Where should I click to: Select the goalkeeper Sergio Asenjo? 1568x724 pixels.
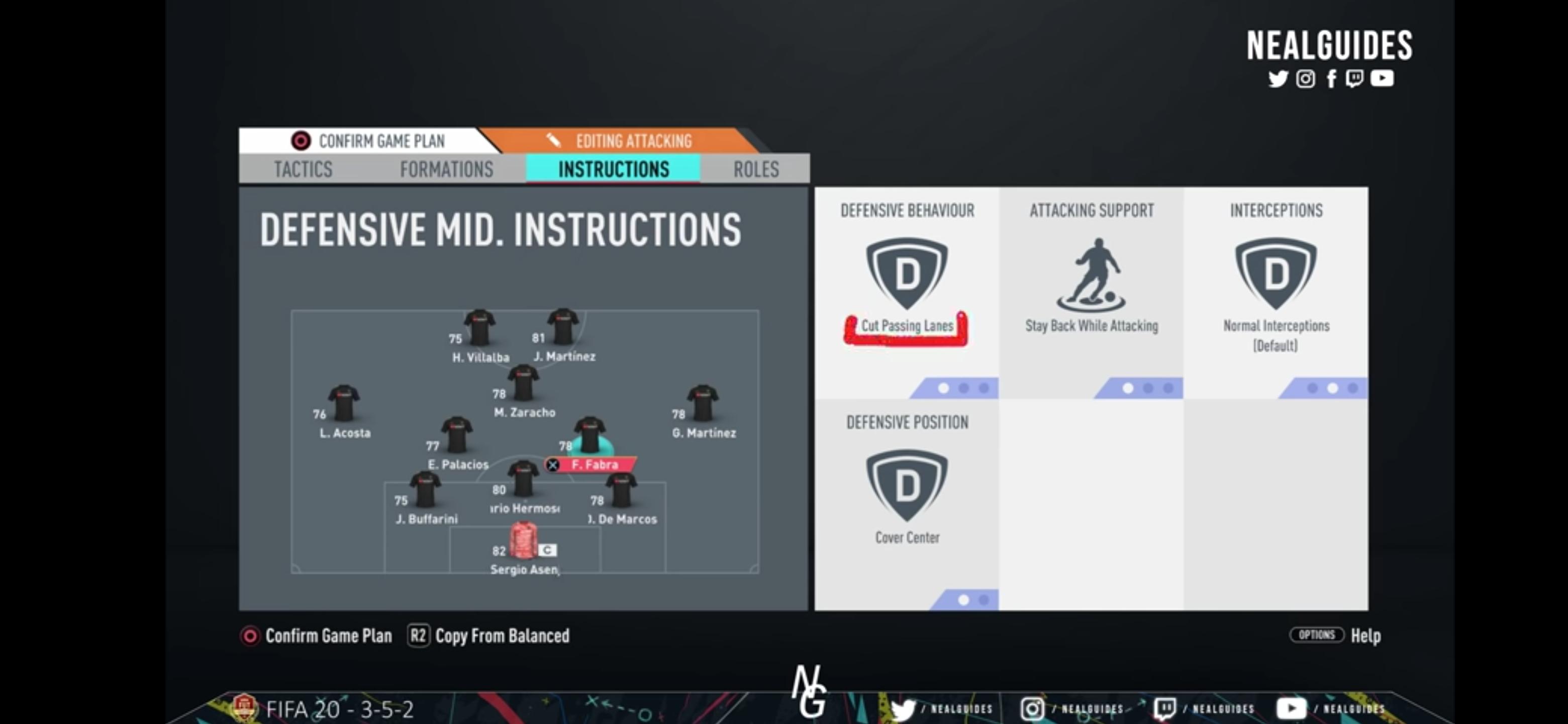coord(524,541)
